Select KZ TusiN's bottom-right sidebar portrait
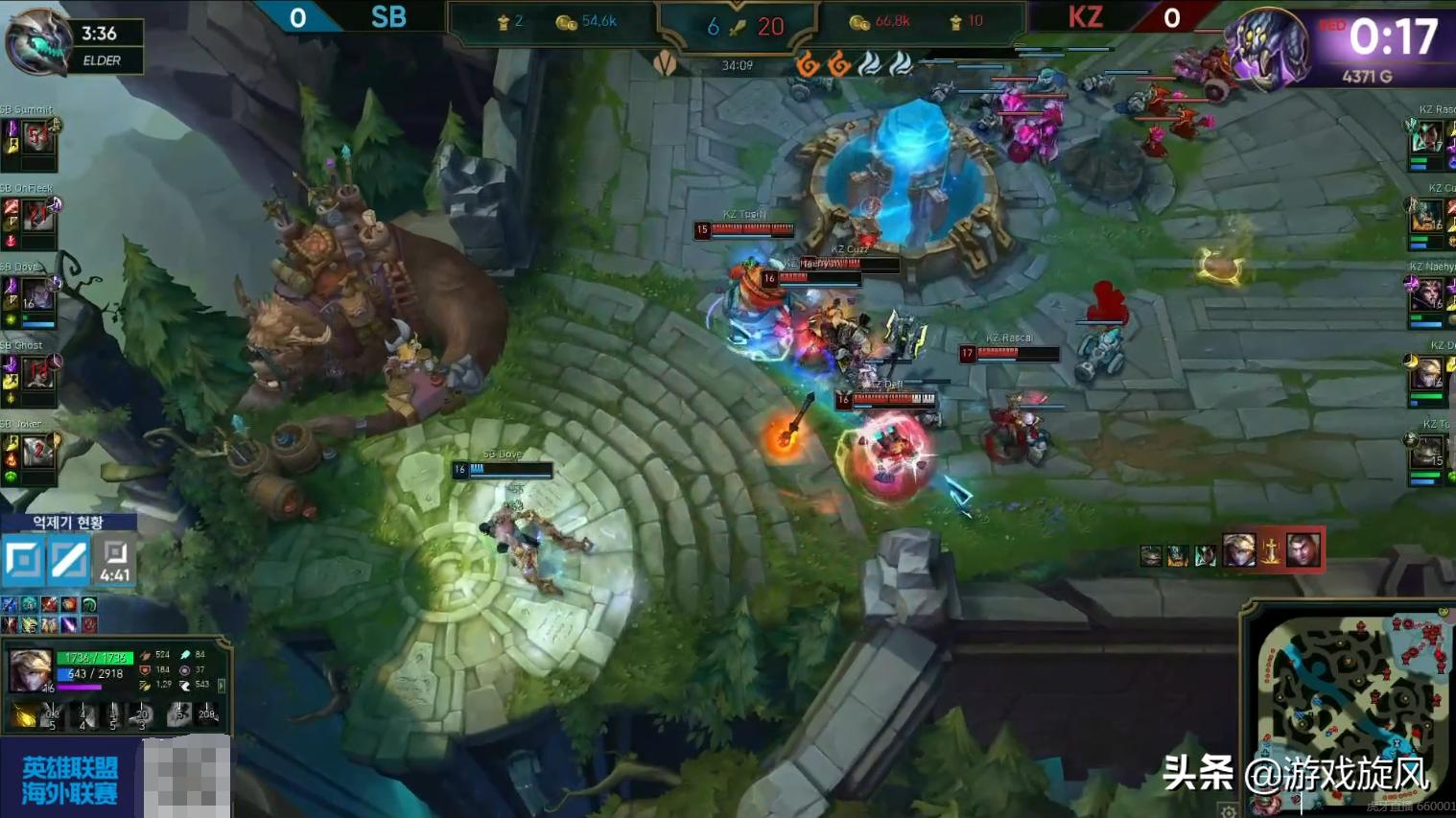Viewport: 1456px width, 818px height. [x=1428, y=451]
